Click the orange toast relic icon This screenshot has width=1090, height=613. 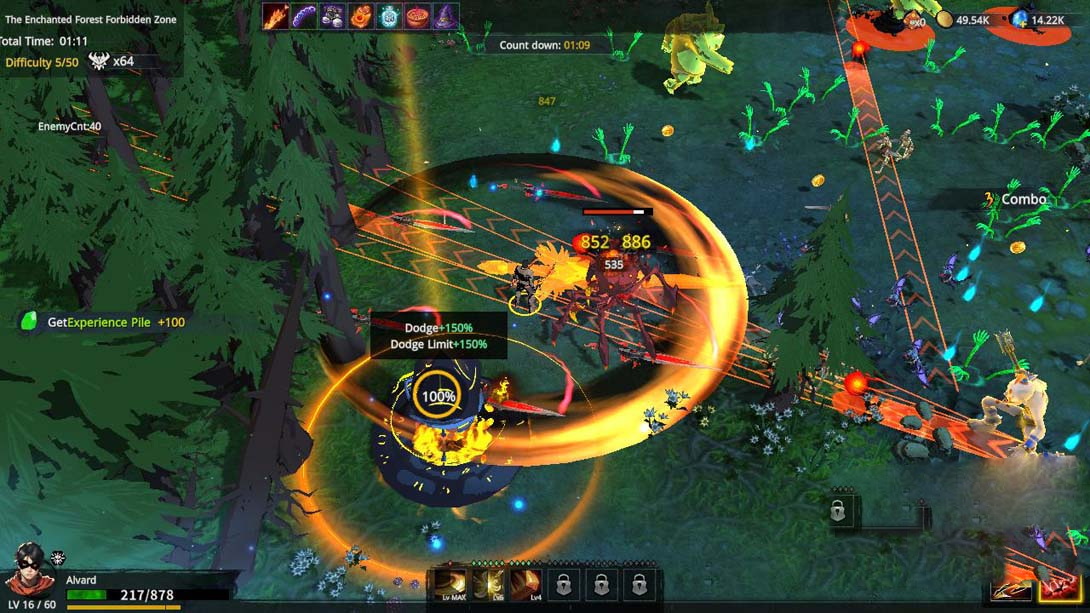361,16
